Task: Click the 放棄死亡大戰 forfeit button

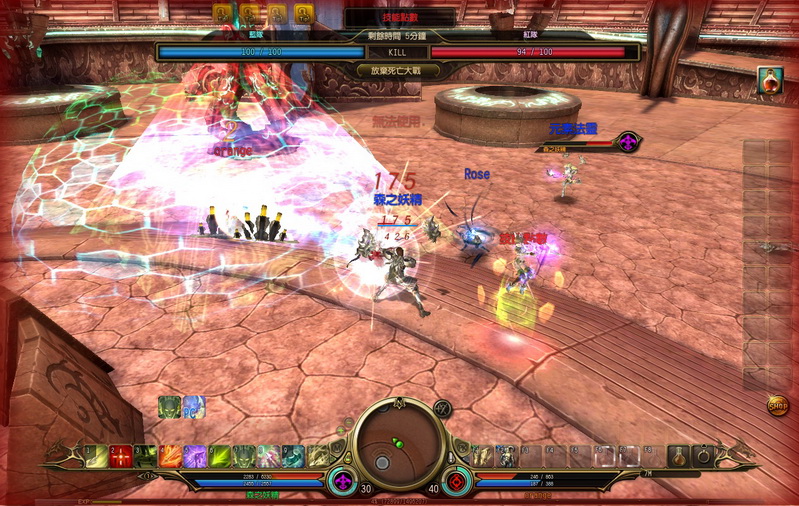Action: pyautogui.click(x=399, y=70)
